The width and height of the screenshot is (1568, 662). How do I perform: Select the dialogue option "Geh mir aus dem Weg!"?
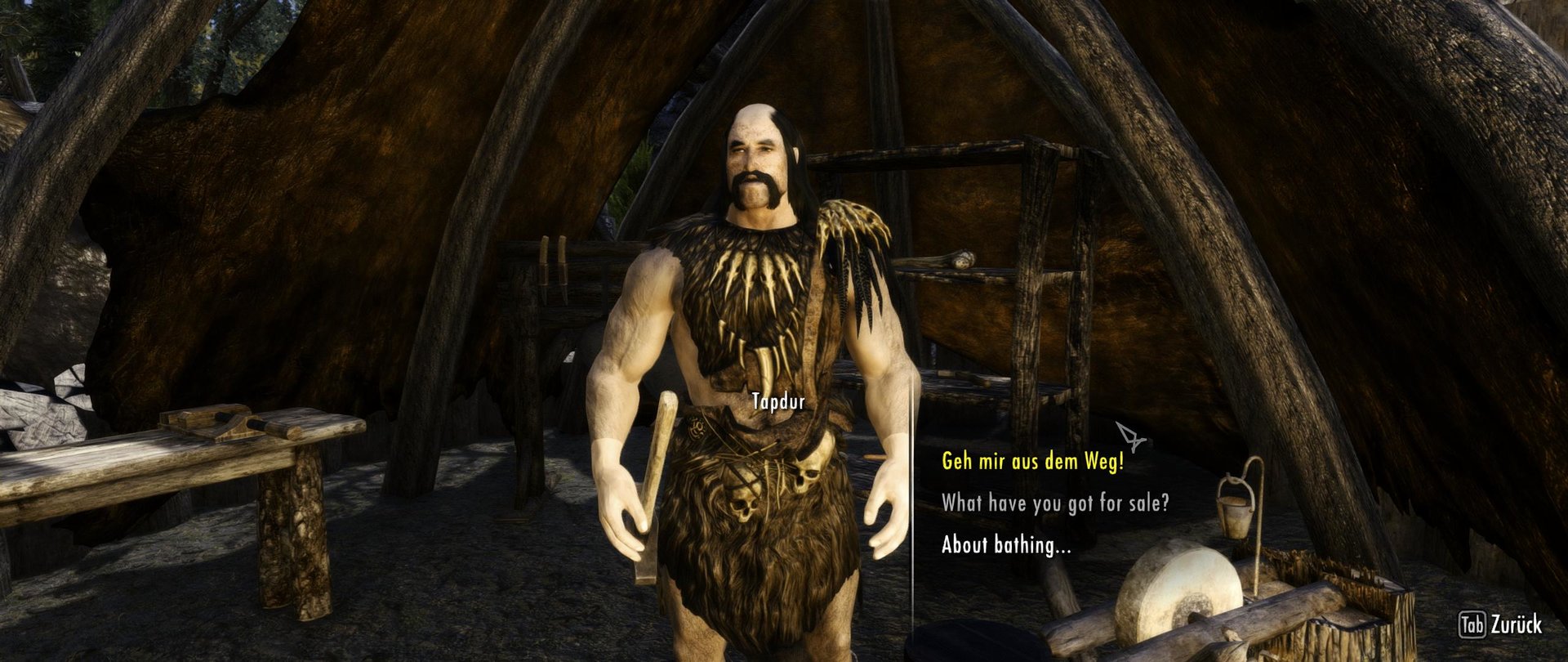[1034, 460]
